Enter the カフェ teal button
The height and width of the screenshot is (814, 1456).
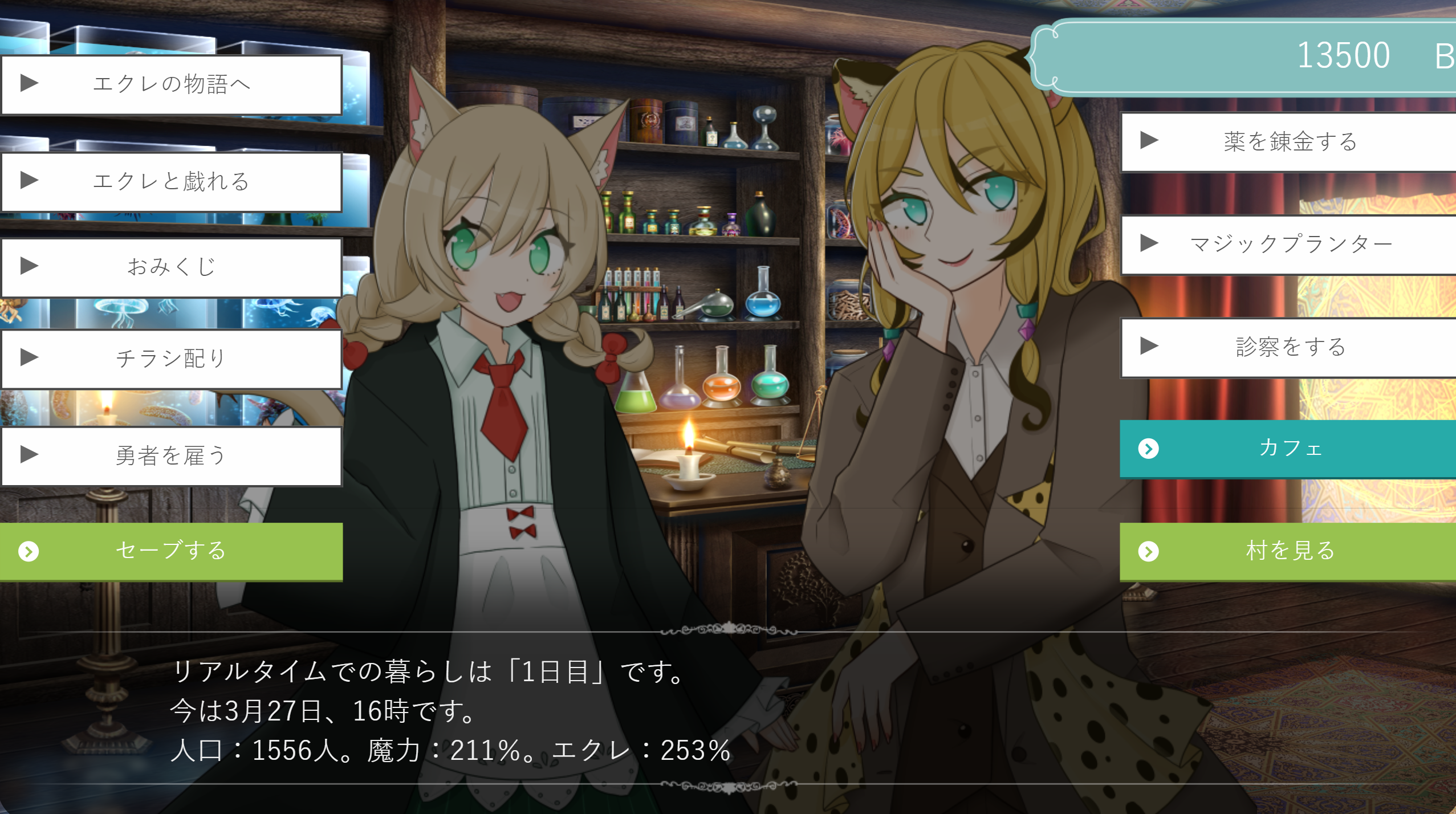pyautogui.click(x=1288, y=449)
